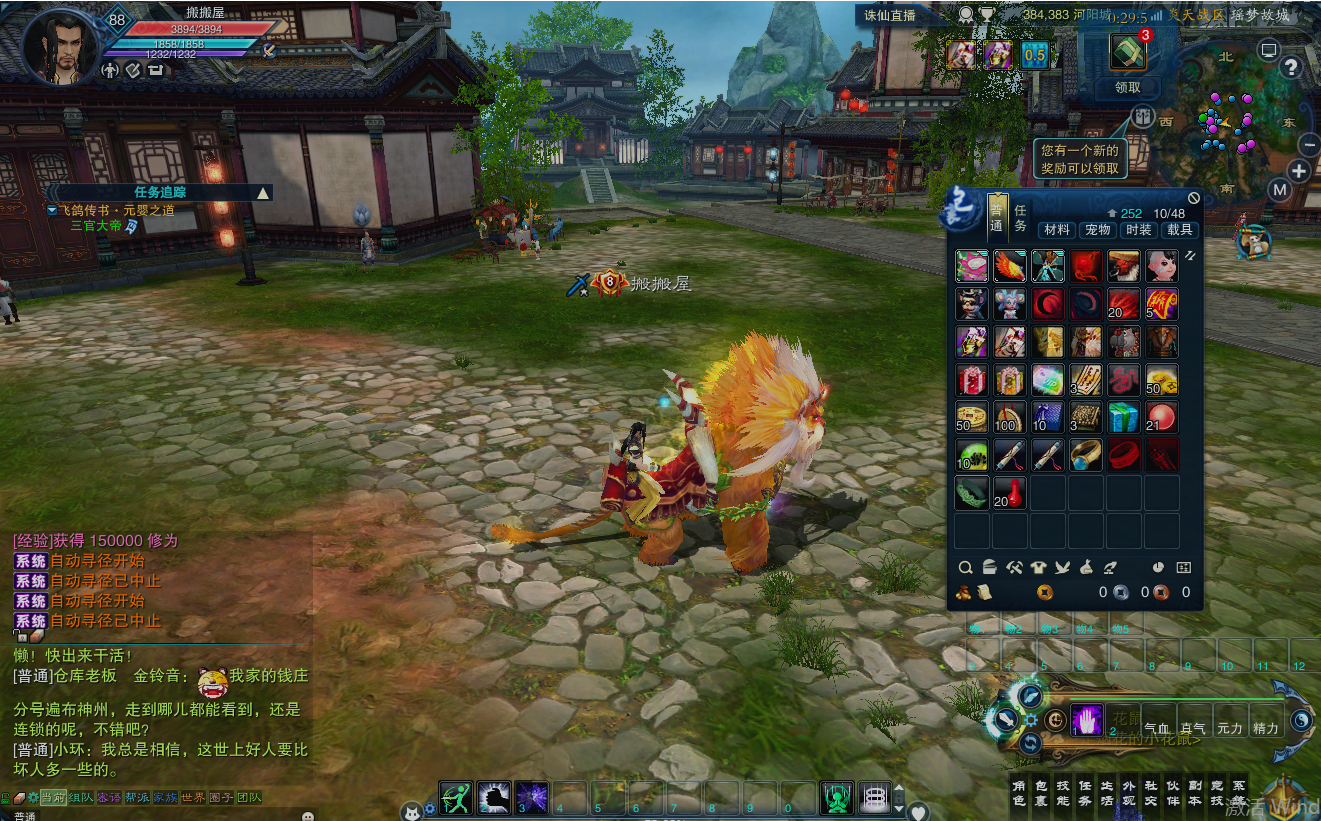Click the shirt icon at the bag panel bottom

click(x=1038, y=568)
